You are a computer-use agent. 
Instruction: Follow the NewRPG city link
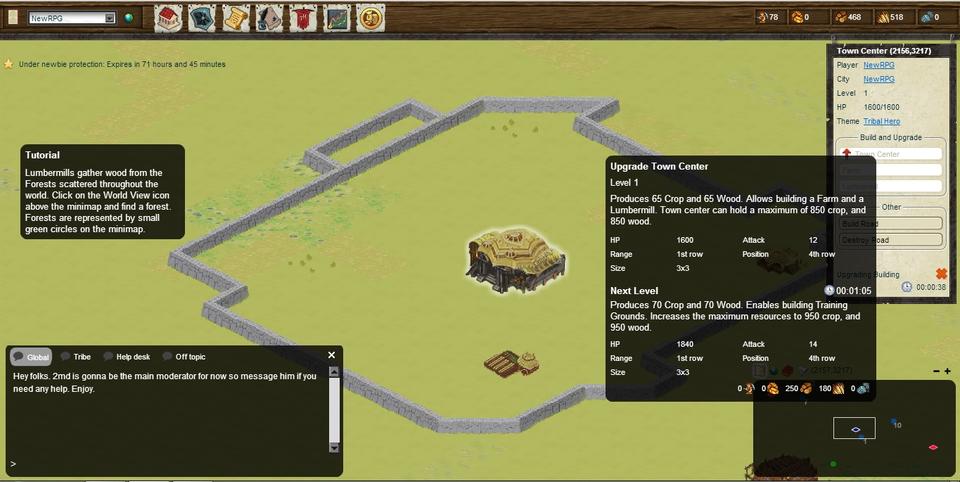click(x=878, y=79)
